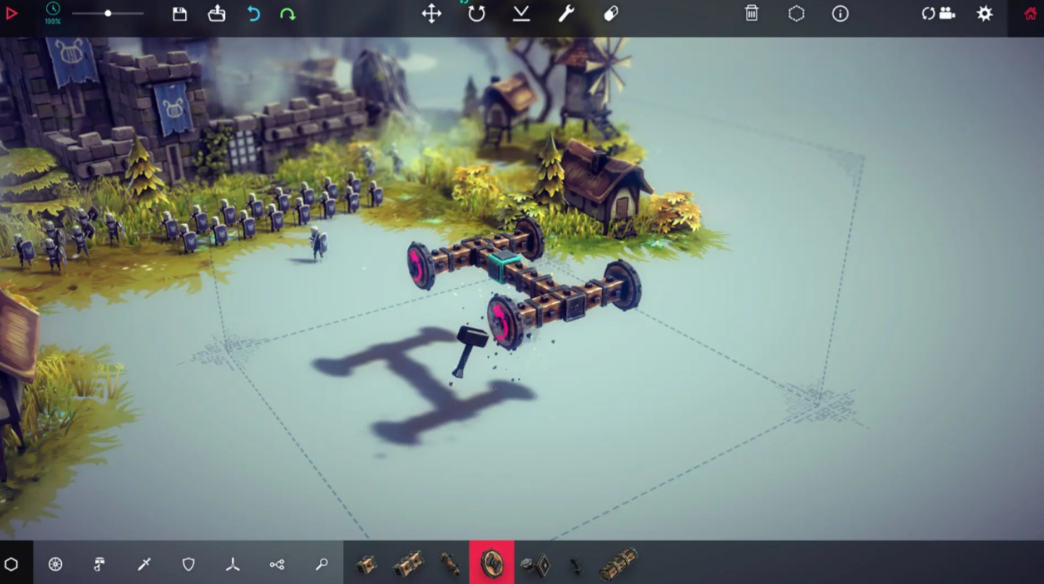The width and height of the screenshot is (1044, 584).
Task: Show machine info via the info icon
Action: click(x=840, y=14)
